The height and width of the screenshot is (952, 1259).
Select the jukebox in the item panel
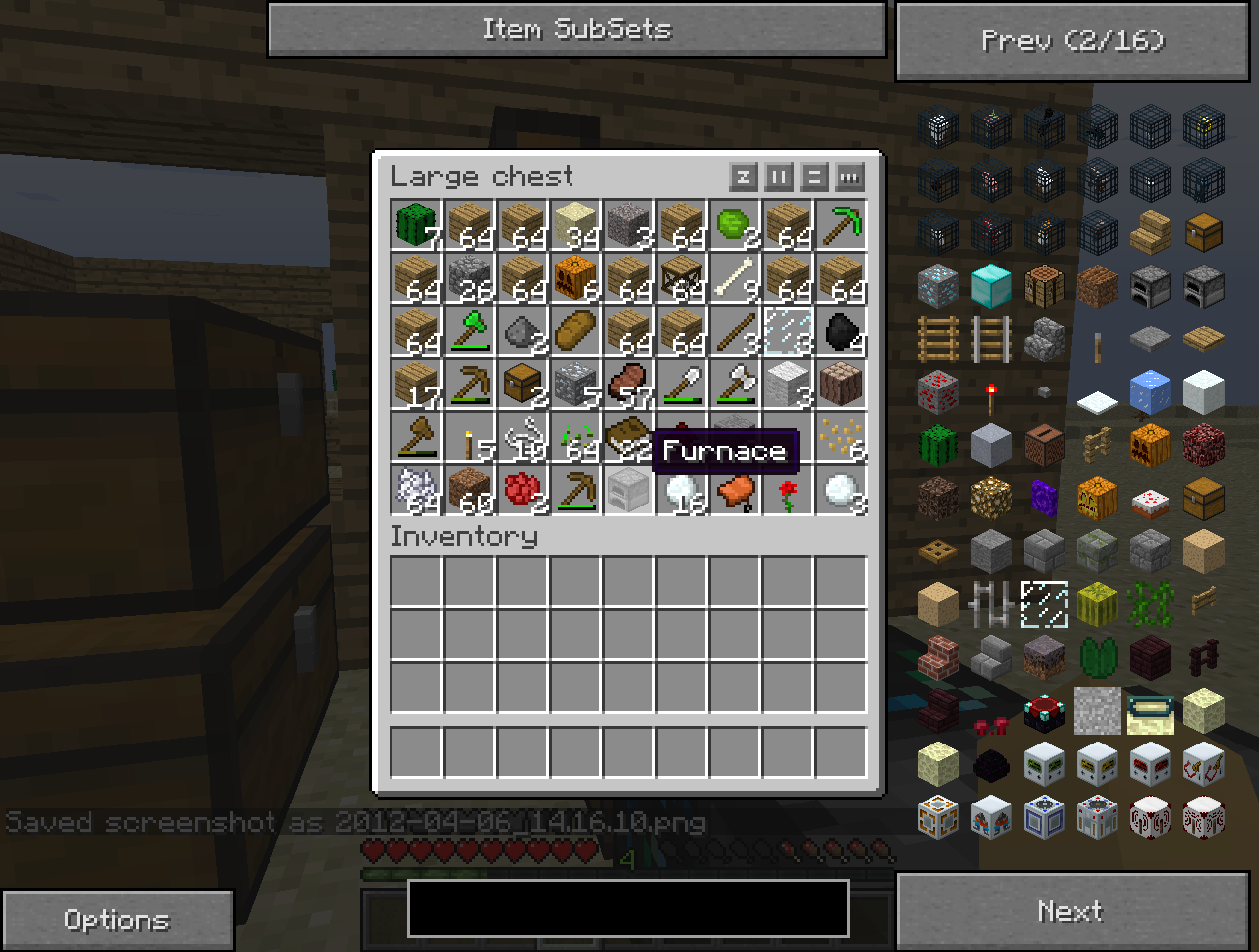coord(1045,446)
